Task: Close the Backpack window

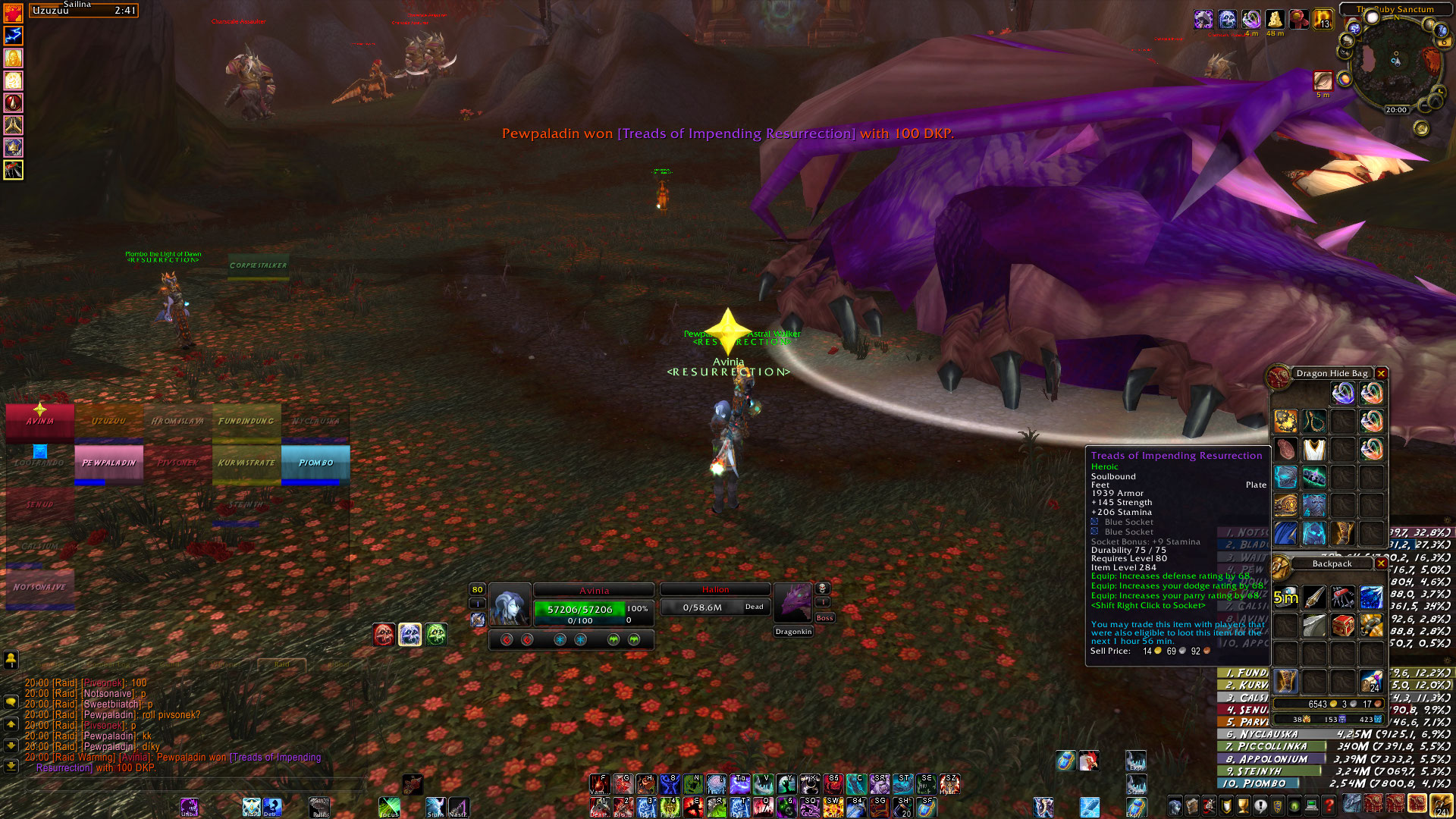Action: [x=1381, y=563]
